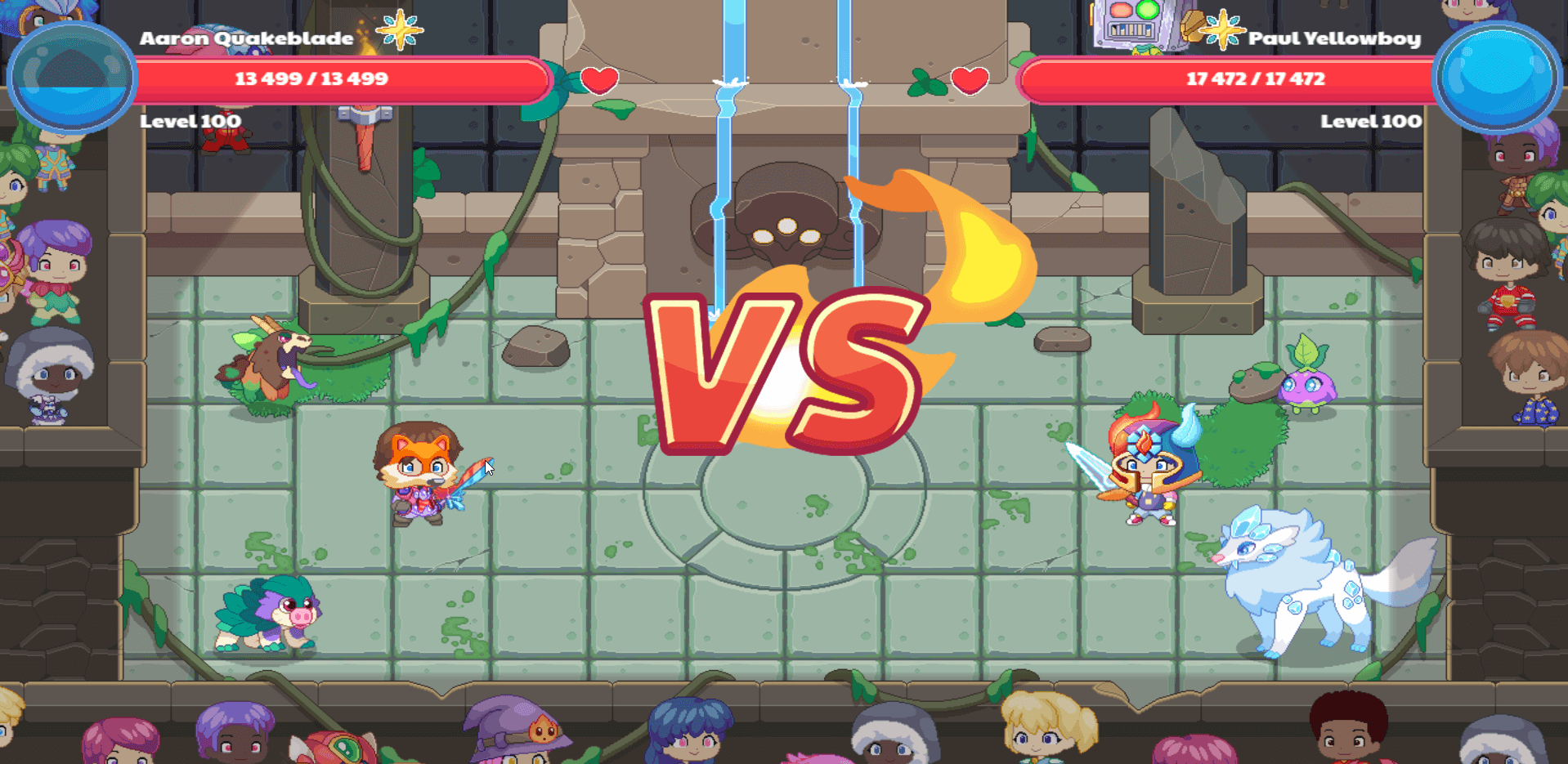The height and width of the screenshot is (764, 1568).
Task: Click the heart icon next to Paul's health bar
Action: click(970, 81)
